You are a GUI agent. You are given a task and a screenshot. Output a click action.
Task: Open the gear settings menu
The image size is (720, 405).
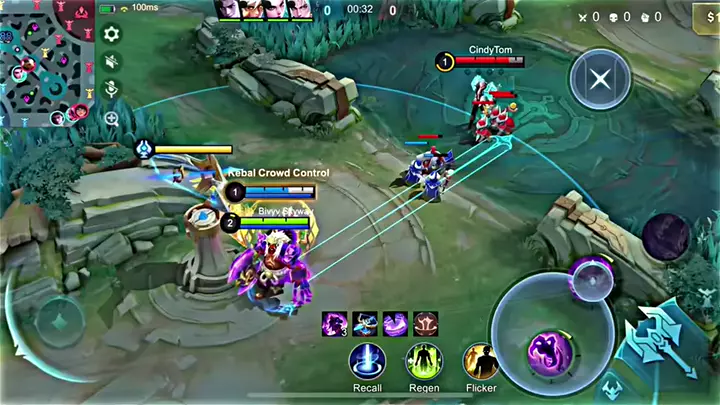pos(112,34)
